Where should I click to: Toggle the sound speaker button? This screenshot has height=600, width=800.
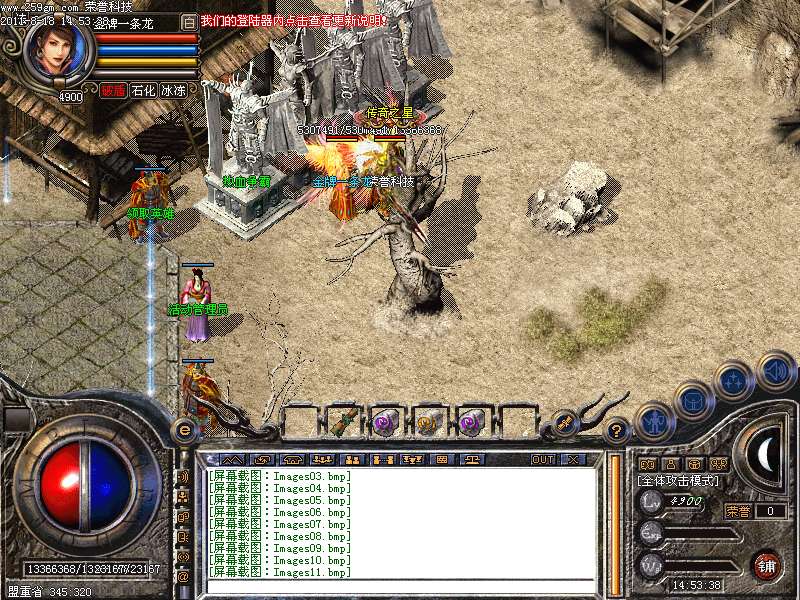tap(775, 371)
